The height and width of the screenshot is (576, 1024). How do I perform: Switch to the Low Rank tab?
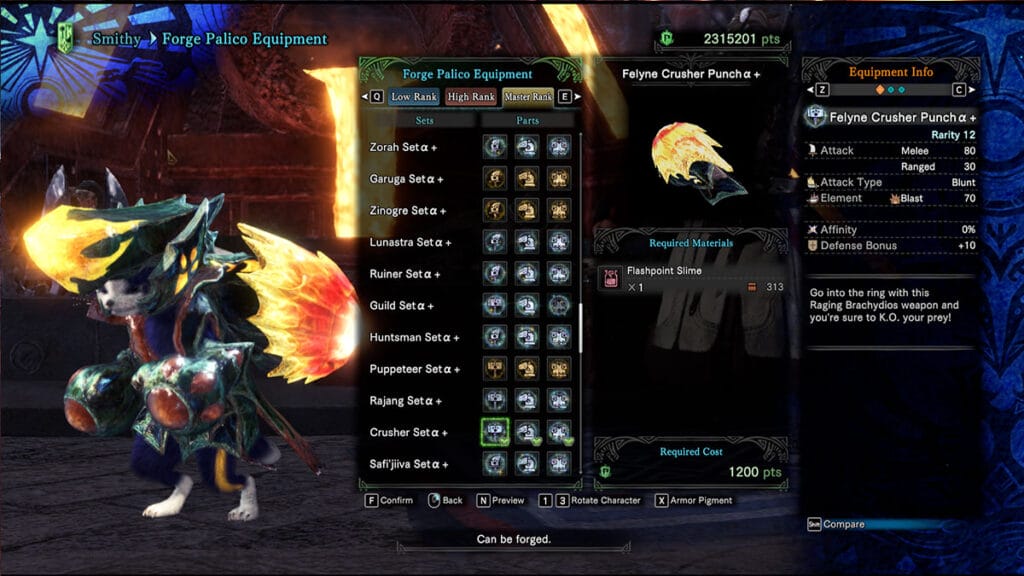coord(414,97)
